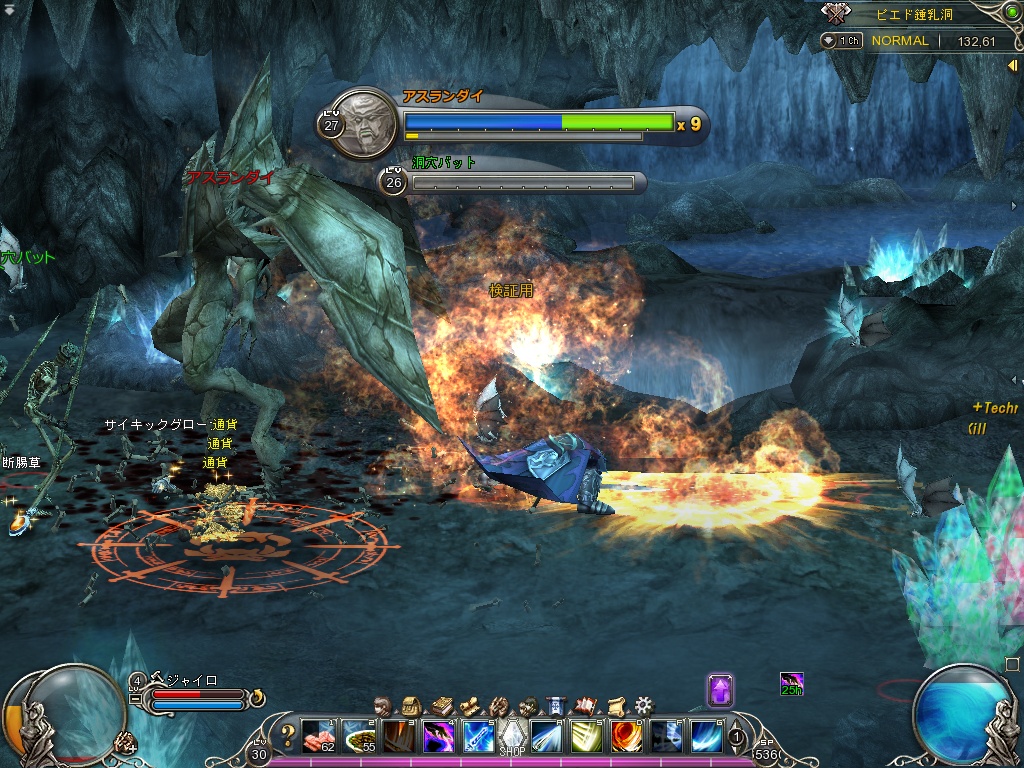Open the backpack inventory icon
The image size is (1024, 768).
point(410,705)
